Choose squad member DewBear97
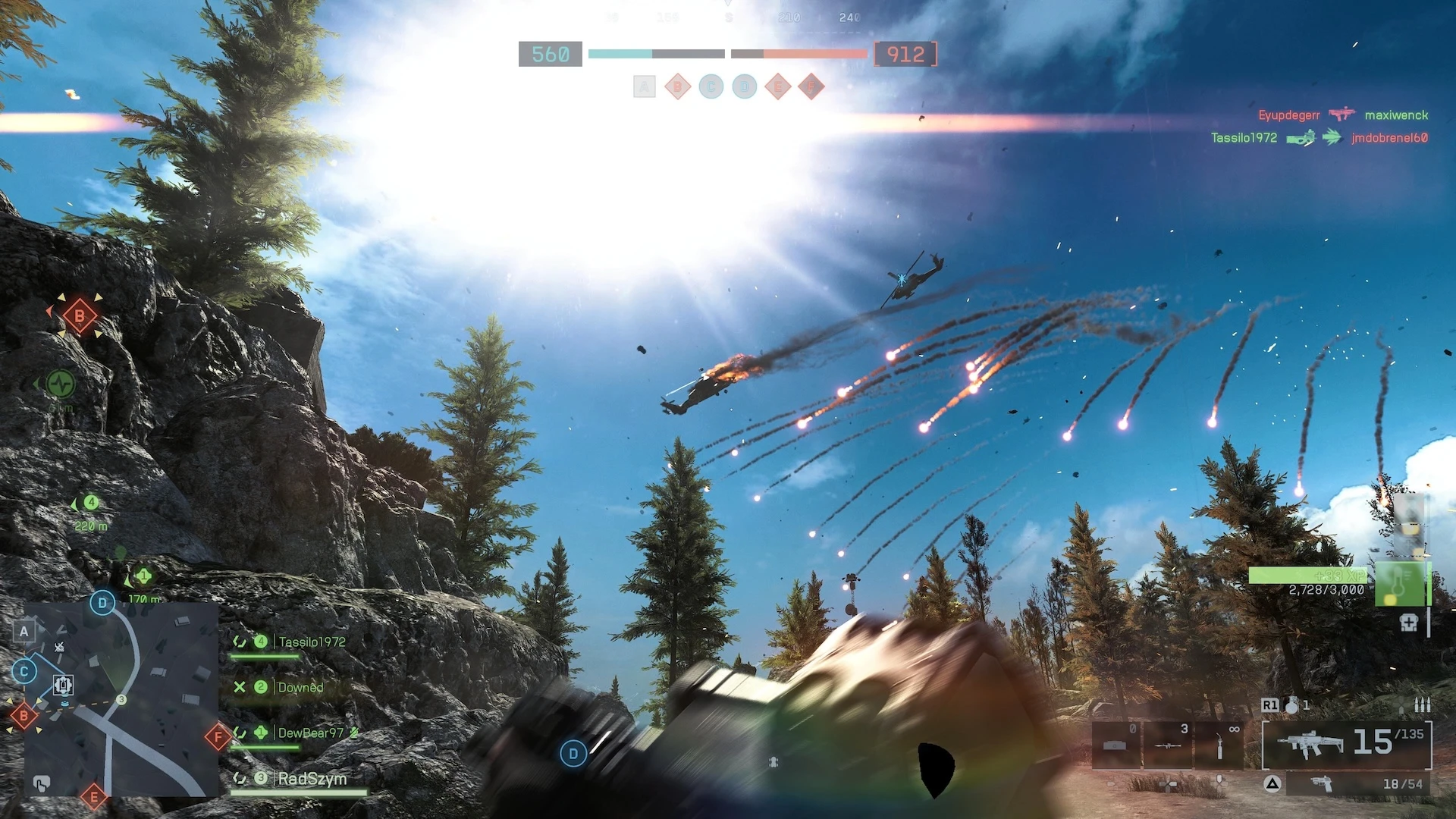The height and width of the screenshot is (819, 1456). click(310, 733)
